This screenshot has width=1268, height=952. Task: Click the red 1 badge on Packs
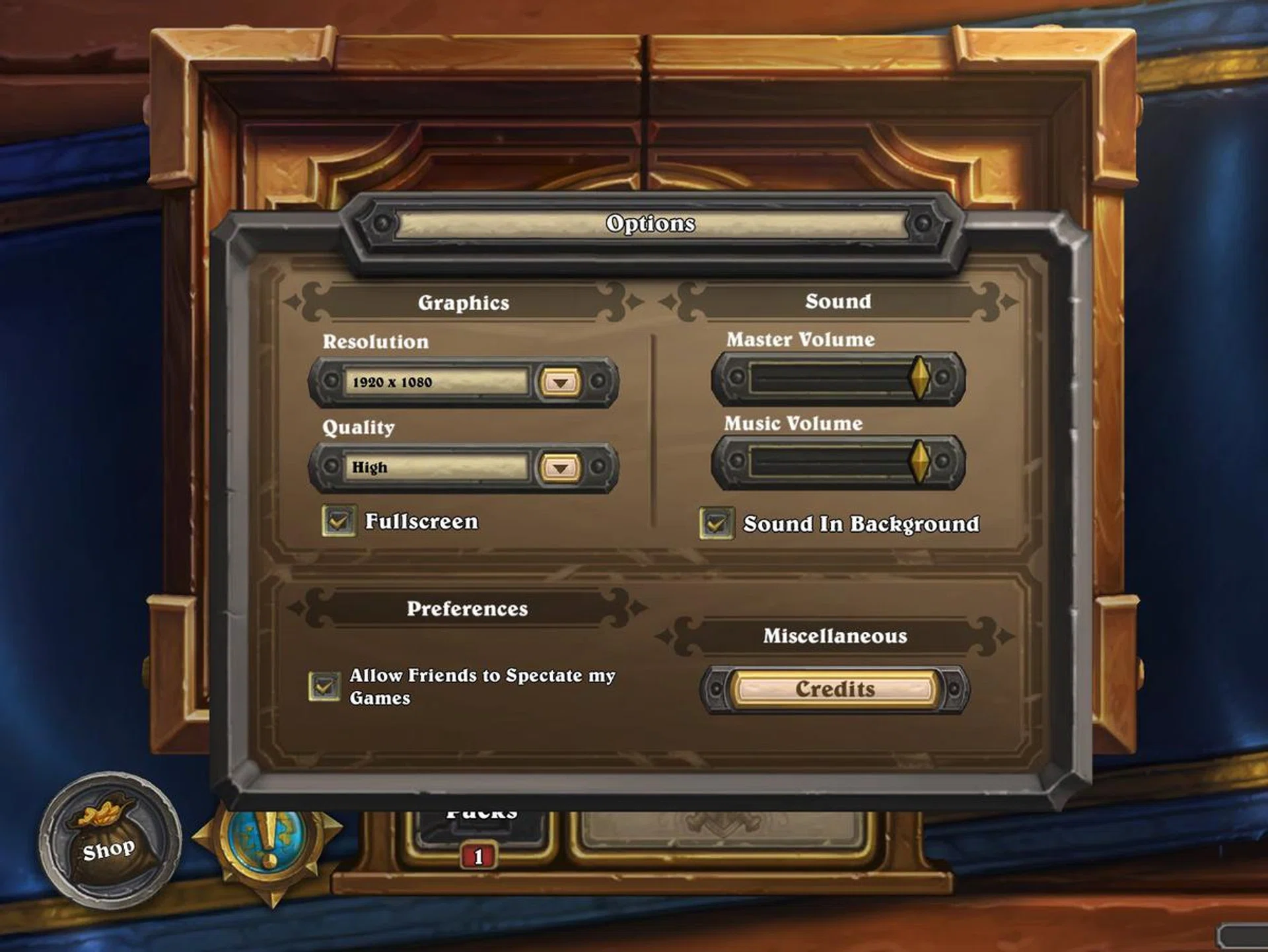477,857
